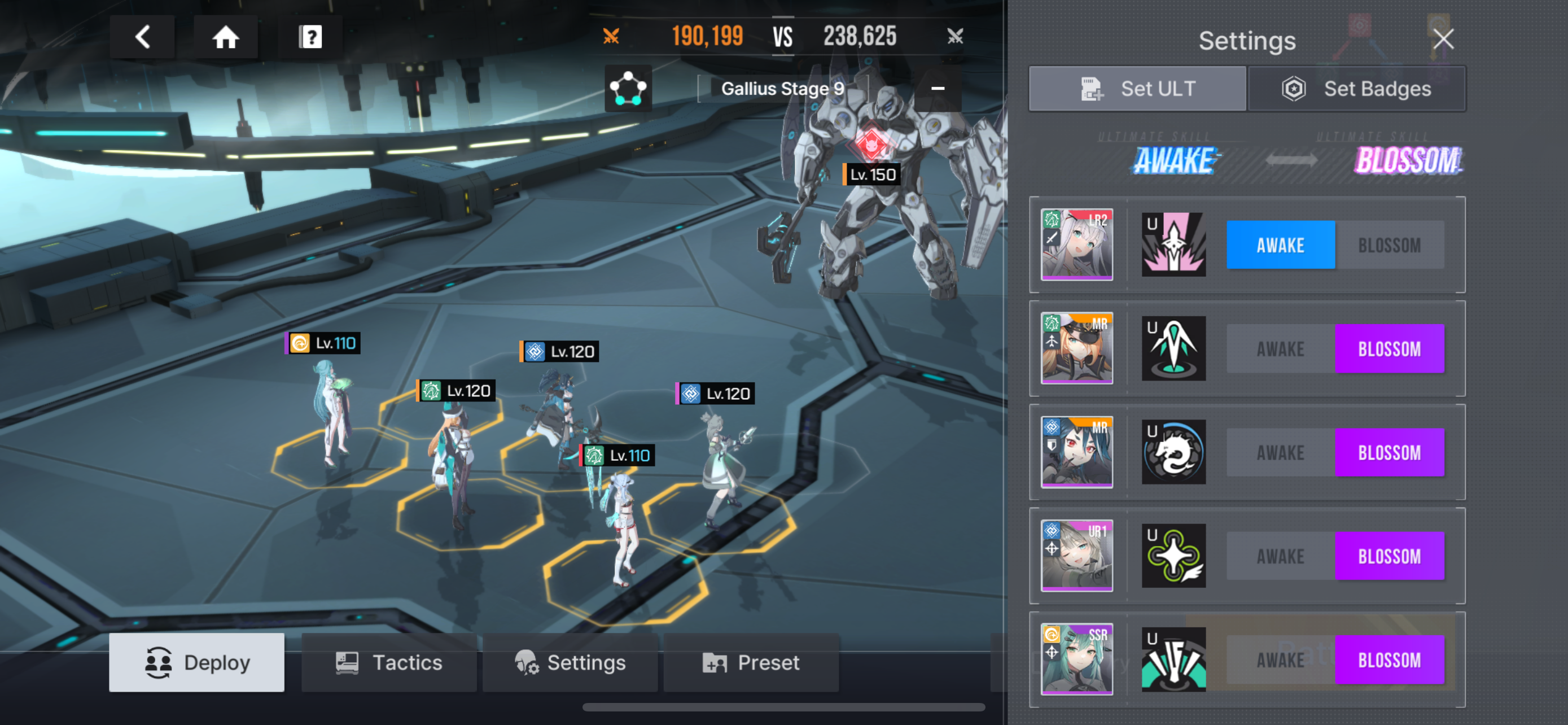Image resolution: width=1568 pixels, height=725 pixels.
Task: View the UR1 character's clover ultimate icon
Action: (1173, 556)
